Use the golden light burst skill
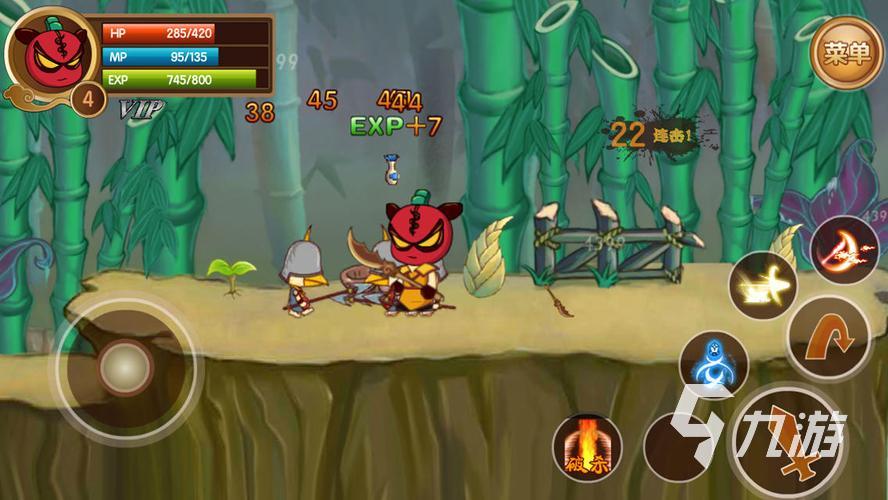This screenshot has height=500, width=888. click(x=762, y=286)
